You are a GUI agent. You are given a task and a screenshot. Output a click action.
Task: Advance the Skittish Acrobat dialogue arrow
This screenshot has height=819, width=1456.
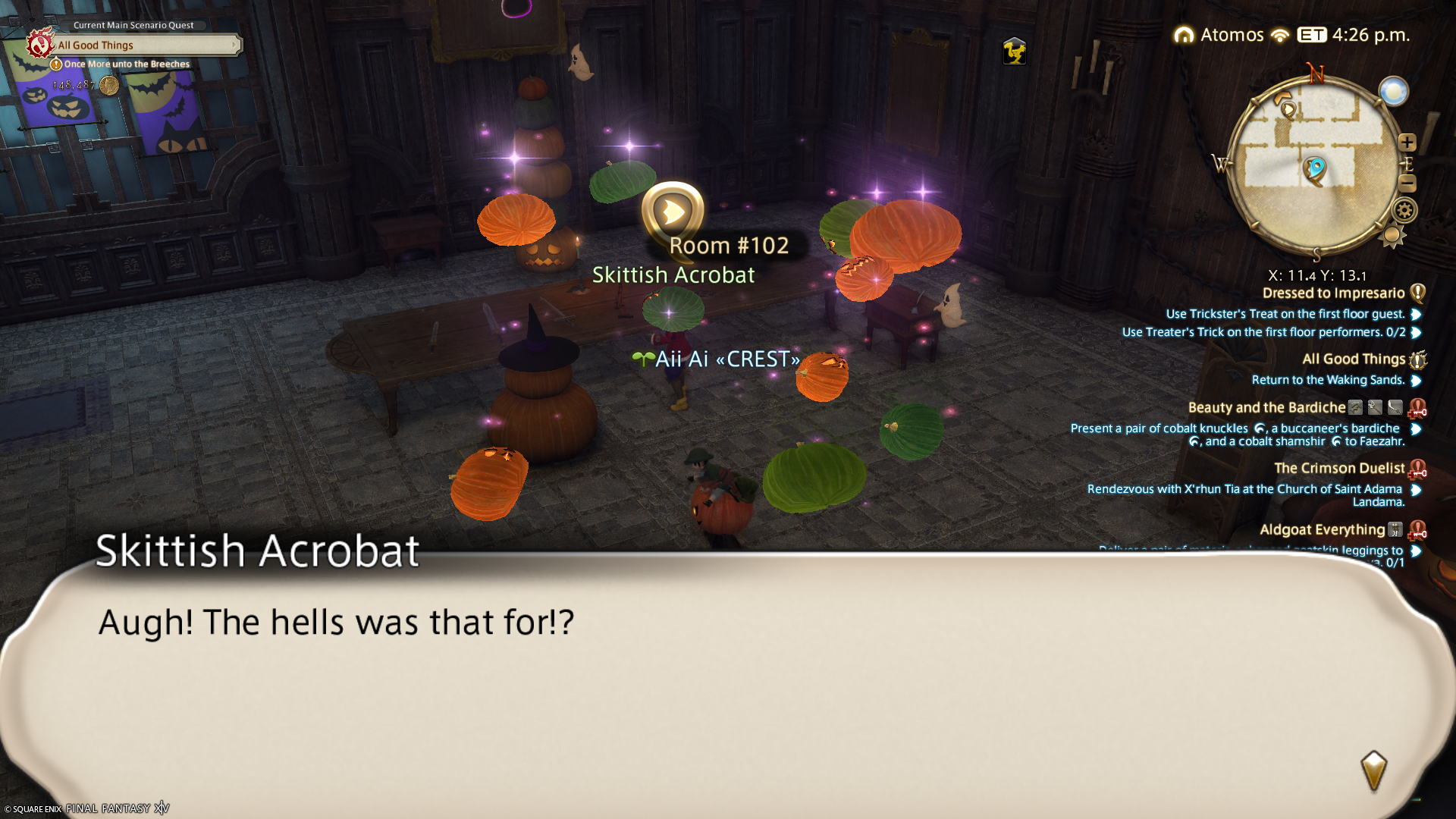click(x=1373, y=770)
